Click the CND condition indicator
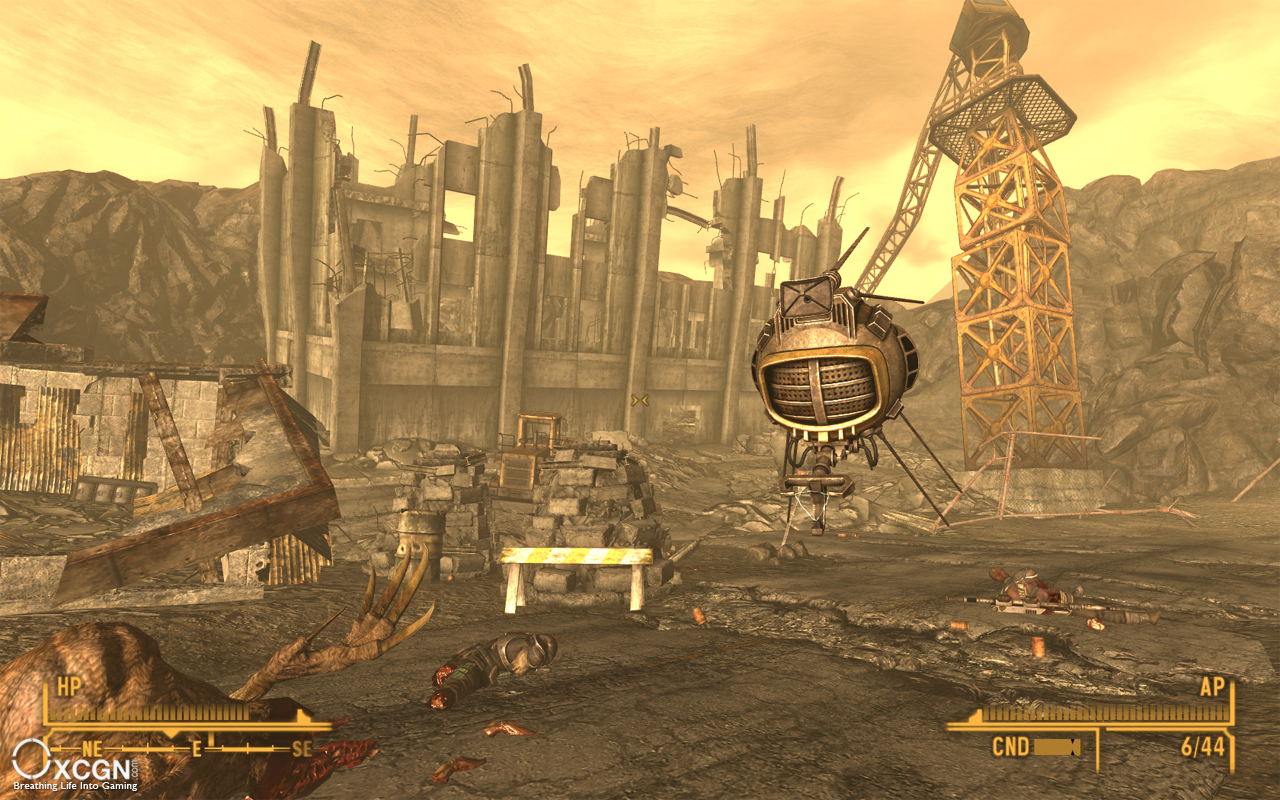1280x800 pixels. (1012, 746)
